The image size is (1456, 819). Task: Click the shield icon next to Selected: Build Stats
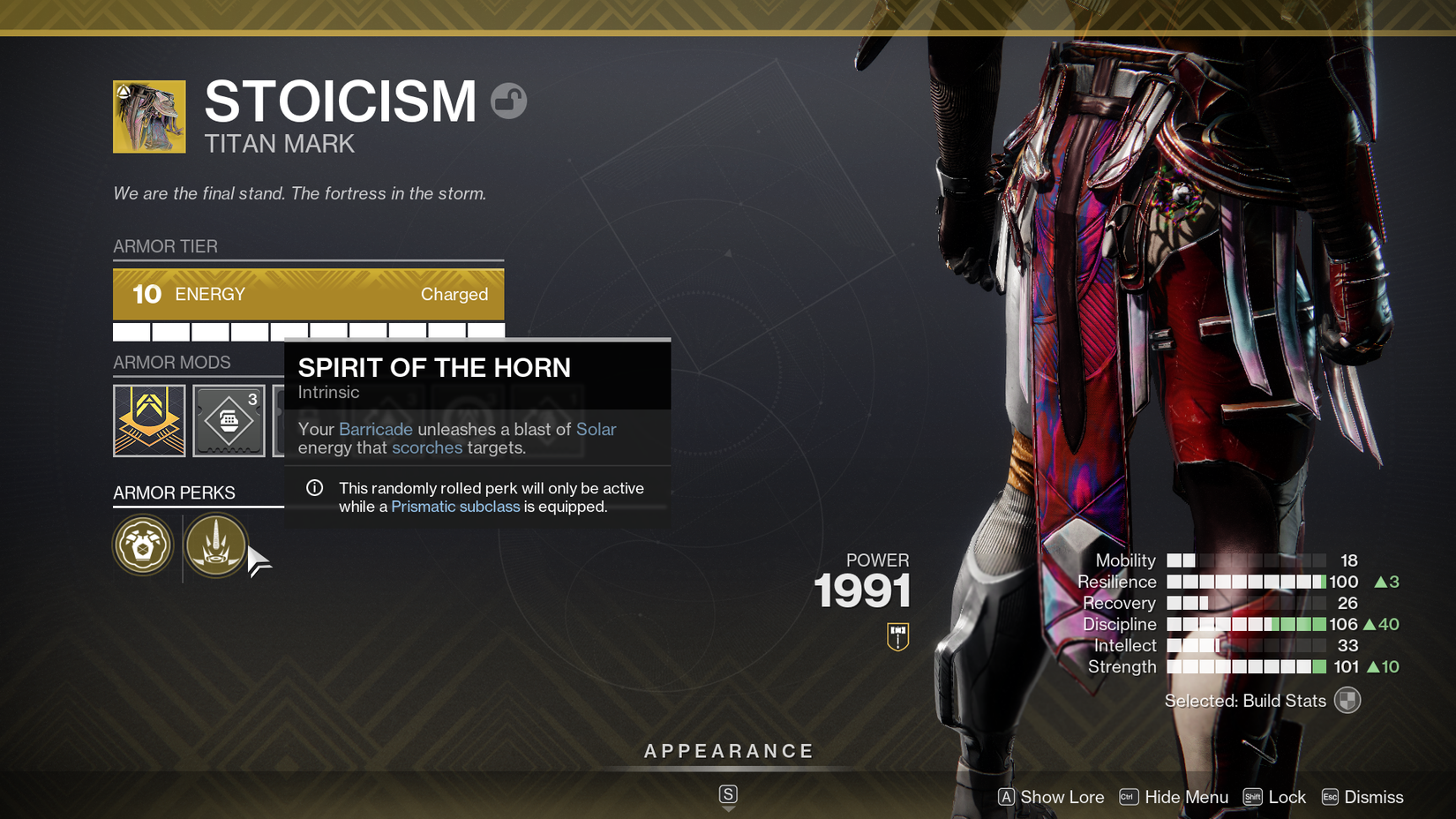[x=1347, y=700]
